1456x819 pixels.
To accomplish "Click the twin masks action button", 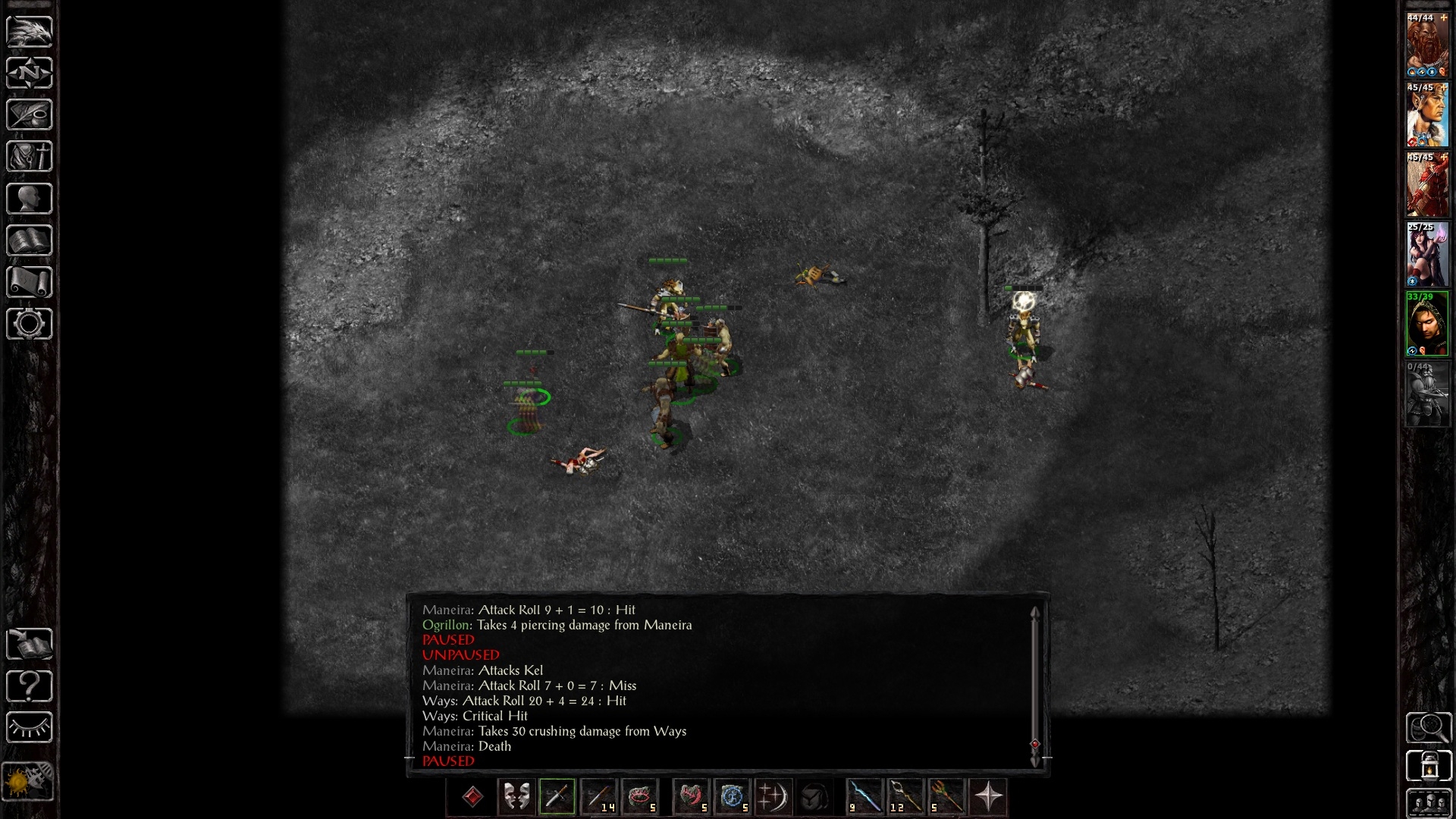I will [516, 797].
